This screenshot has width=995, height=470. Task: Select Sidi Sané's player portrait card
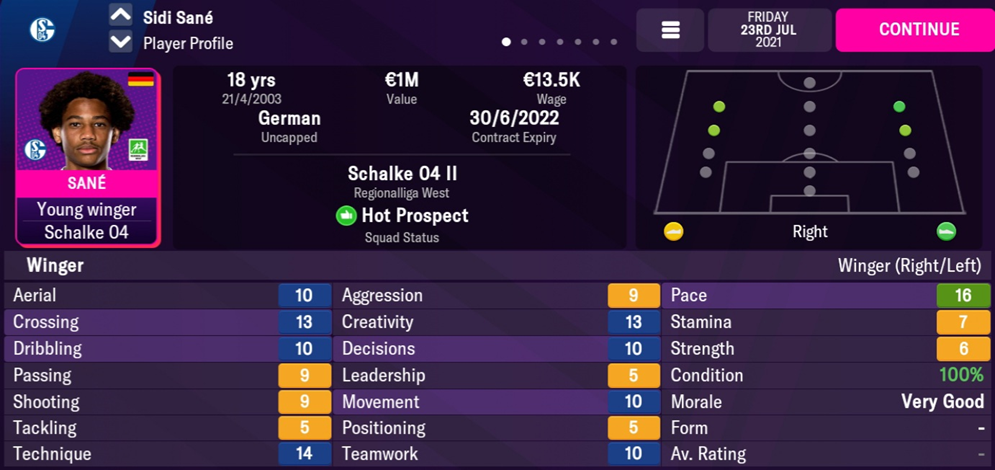87,156
